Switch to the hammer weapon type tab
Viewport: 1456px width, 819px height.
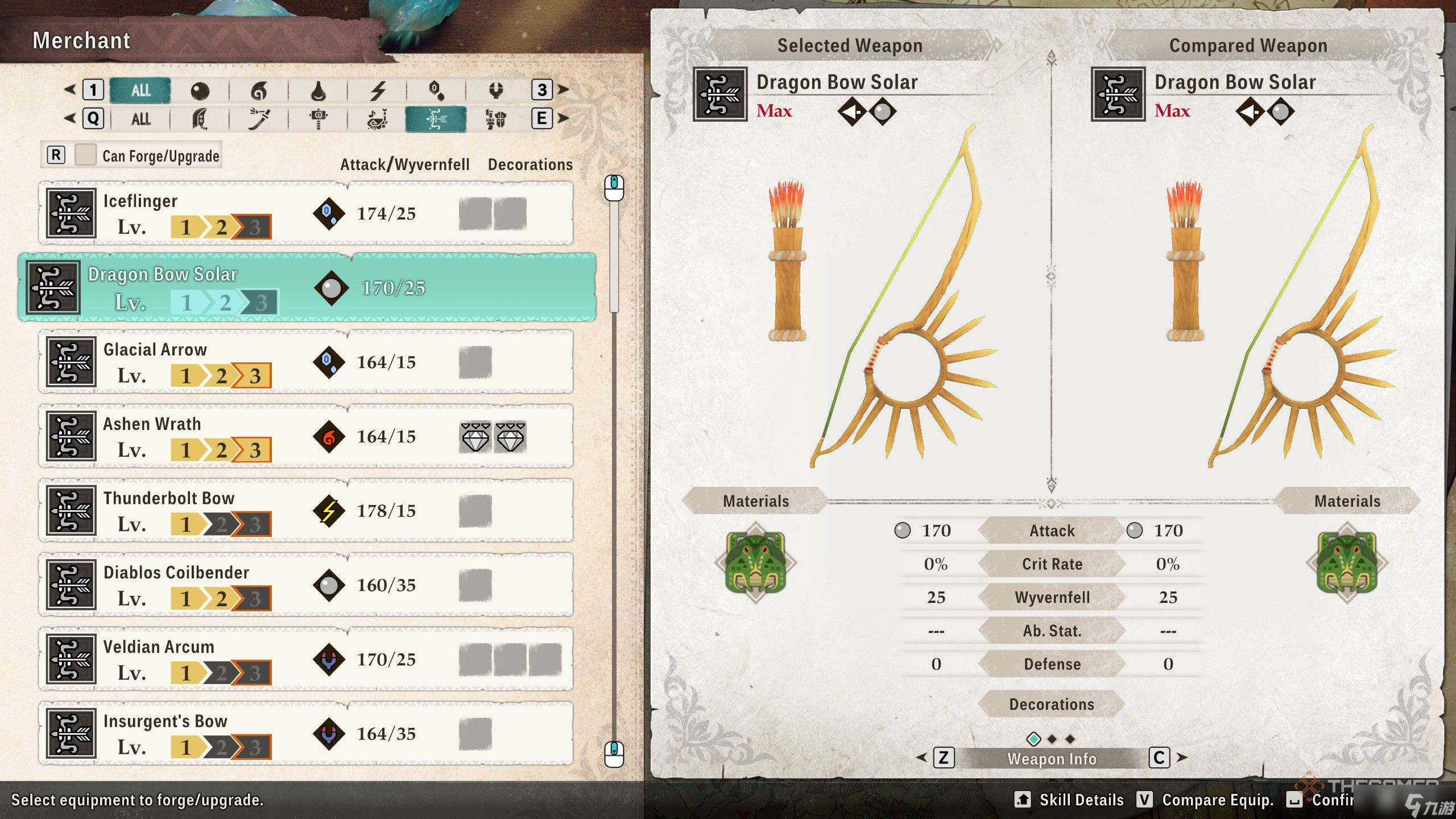318,119
